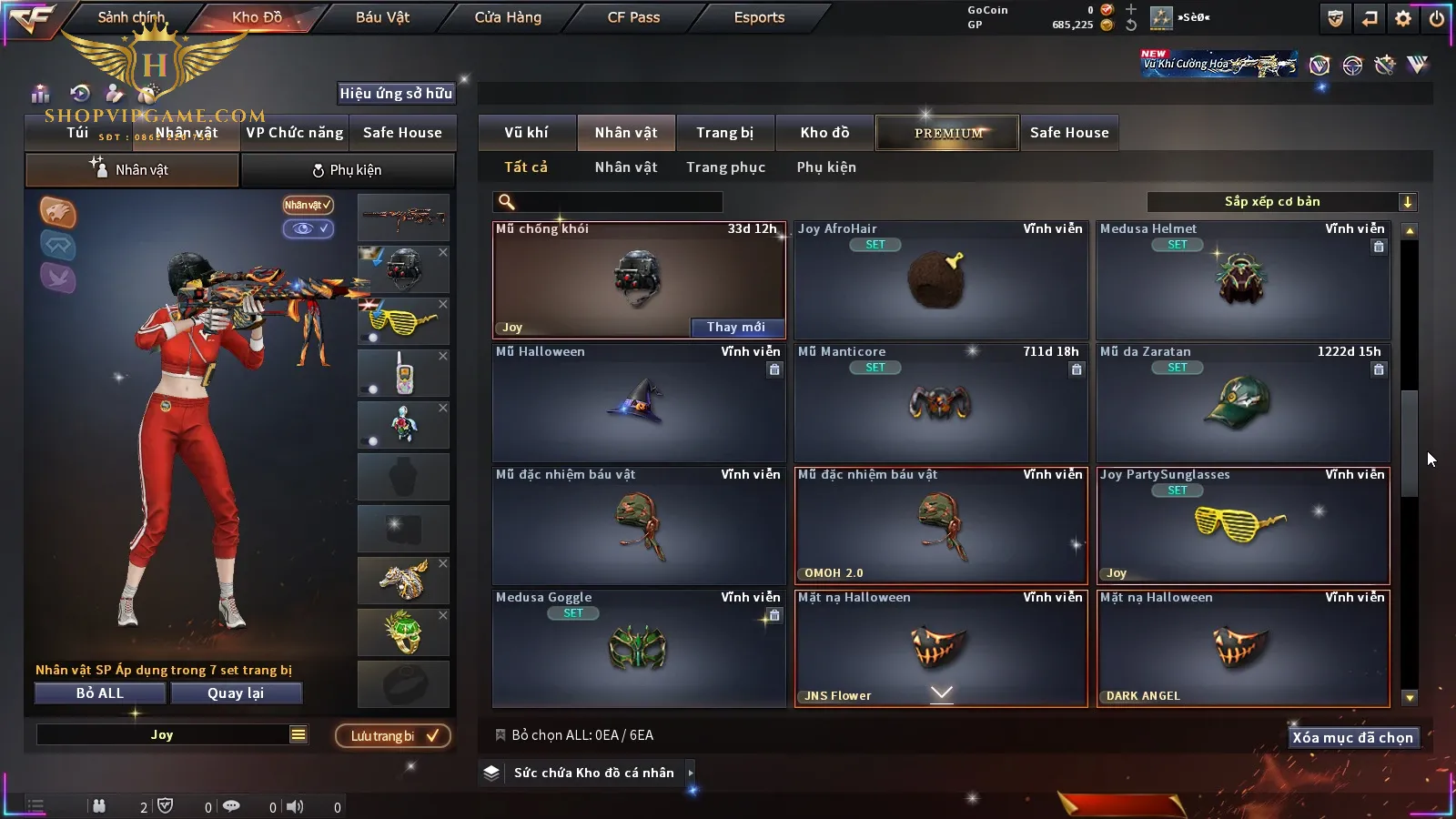Filter items by Trang phục
The image size is (1456, 819).
(725, 167)
